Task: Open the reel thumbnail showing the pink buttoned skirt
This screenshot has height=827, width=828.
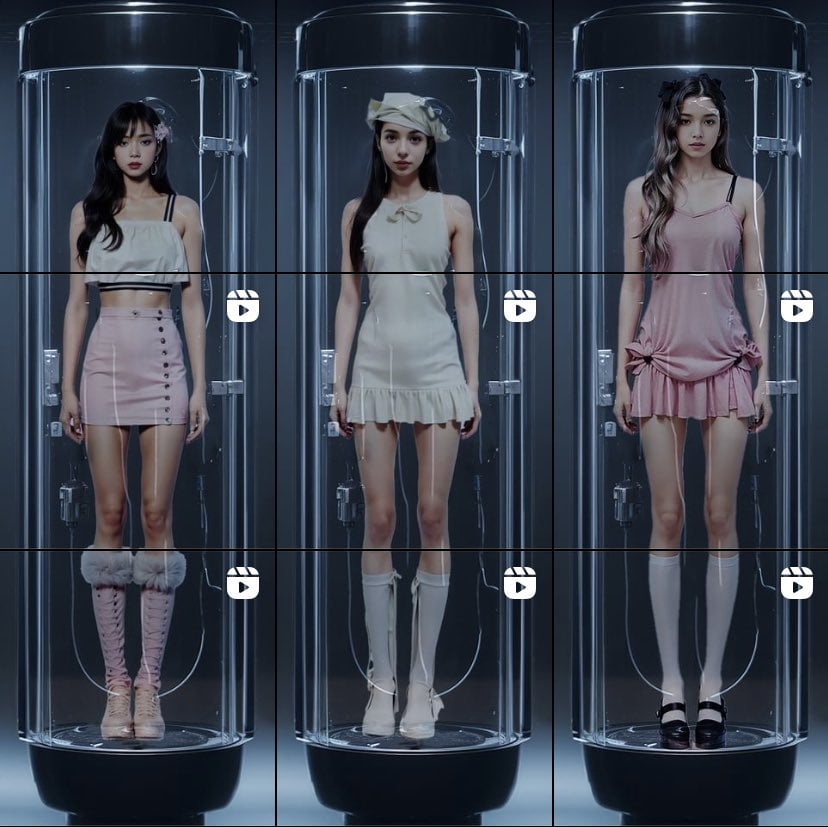Action: point(137,410)
